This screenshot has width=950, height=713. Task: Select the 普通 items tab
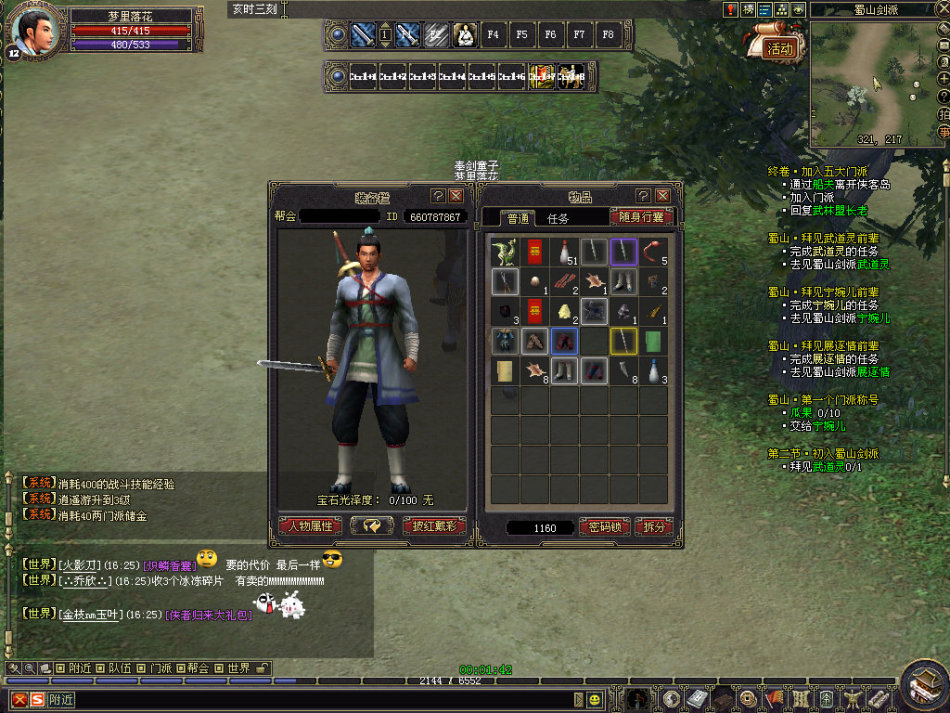pyautogui.click(x=518, y=218)
